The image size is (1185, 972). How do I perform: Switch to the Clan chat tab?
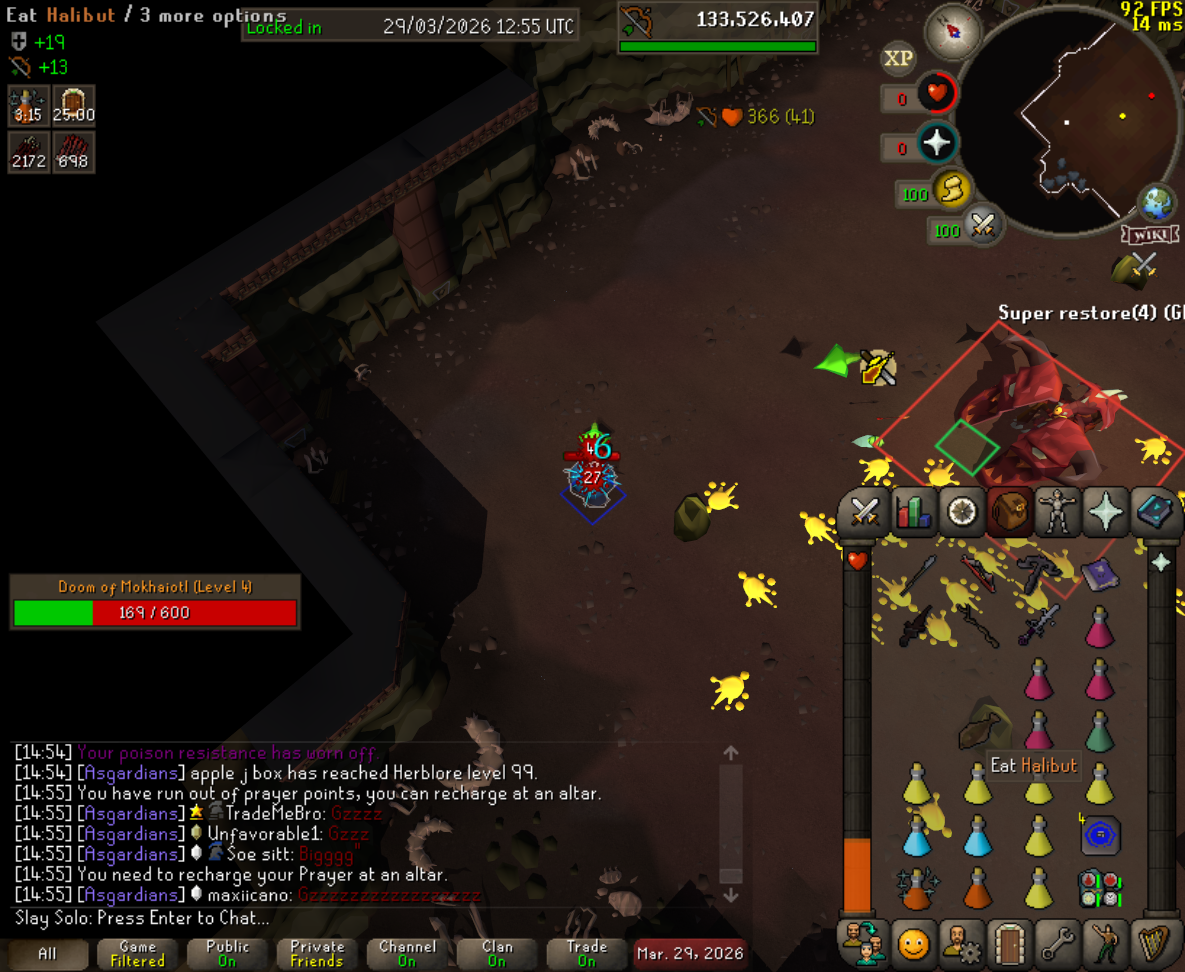(x=497, y=953)
